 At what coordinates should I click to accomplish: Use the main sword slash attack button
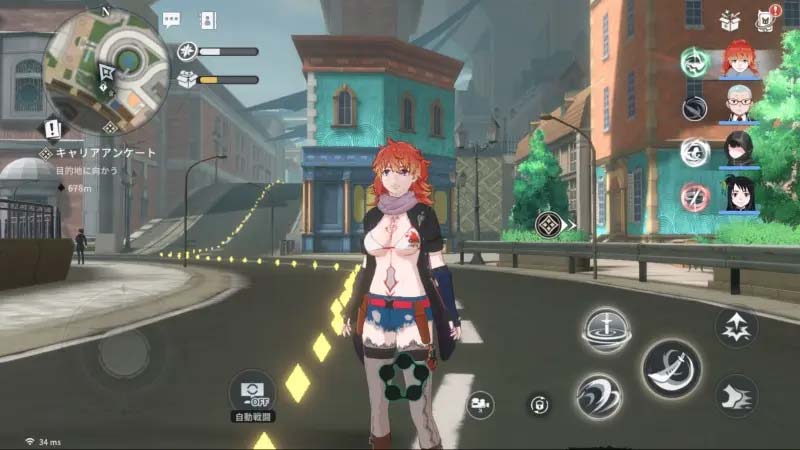[x=671, y=368]
